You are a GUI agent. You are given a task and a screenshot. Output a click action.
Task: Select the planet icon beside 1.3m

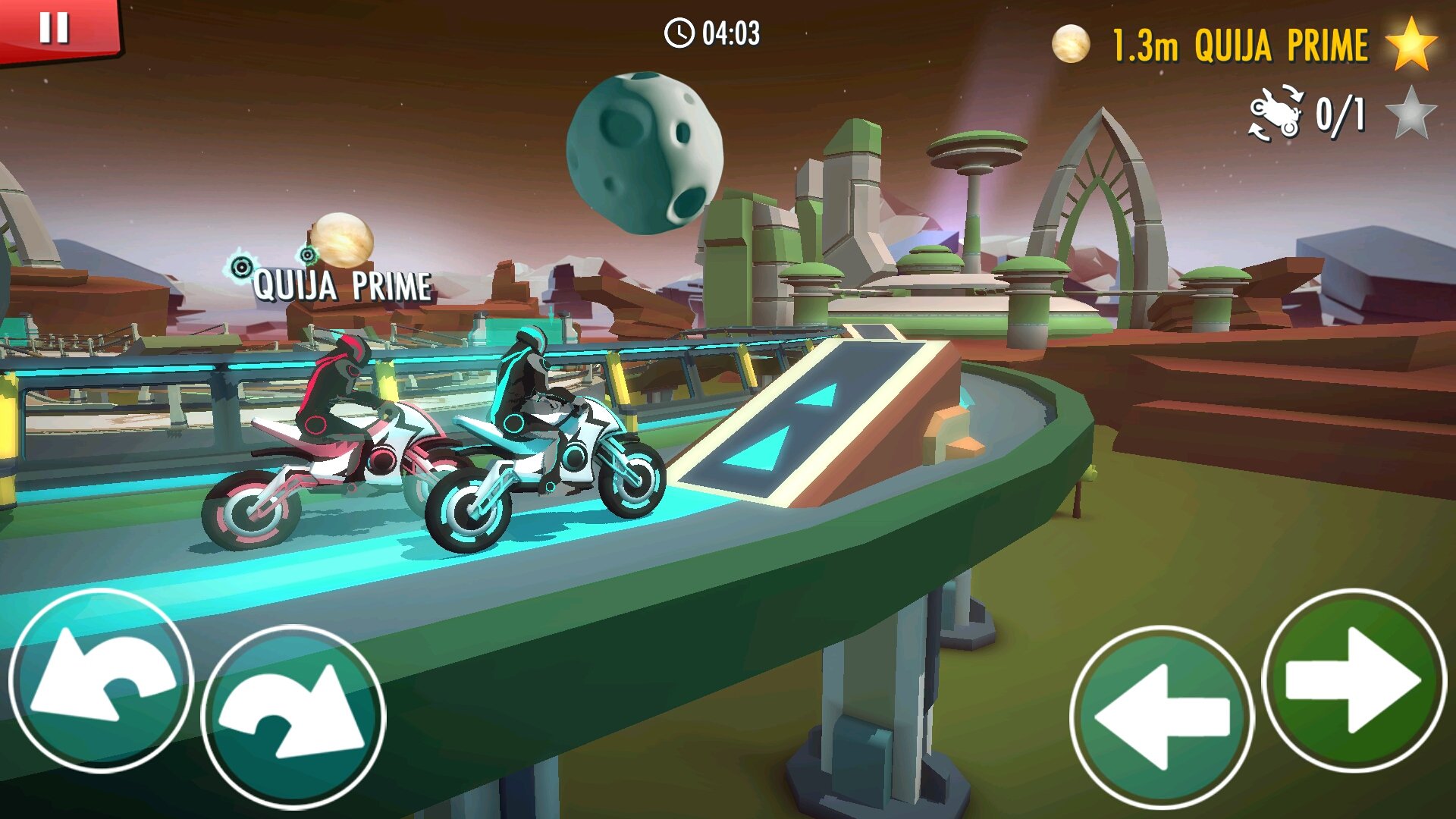click(x=1072, y=44)
